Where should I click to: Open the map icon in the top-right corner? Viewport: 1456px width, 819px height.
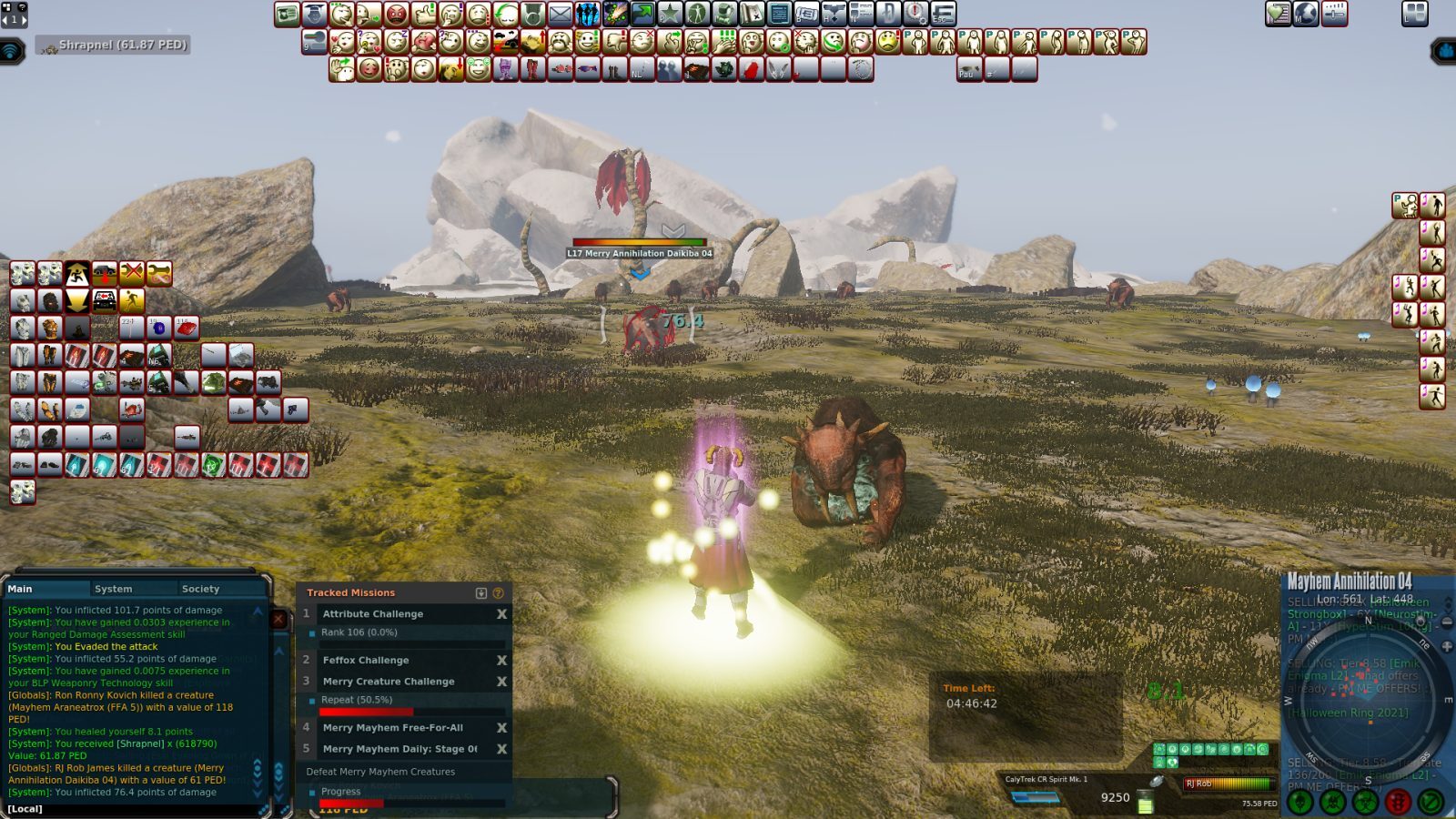click(1277, 13)
